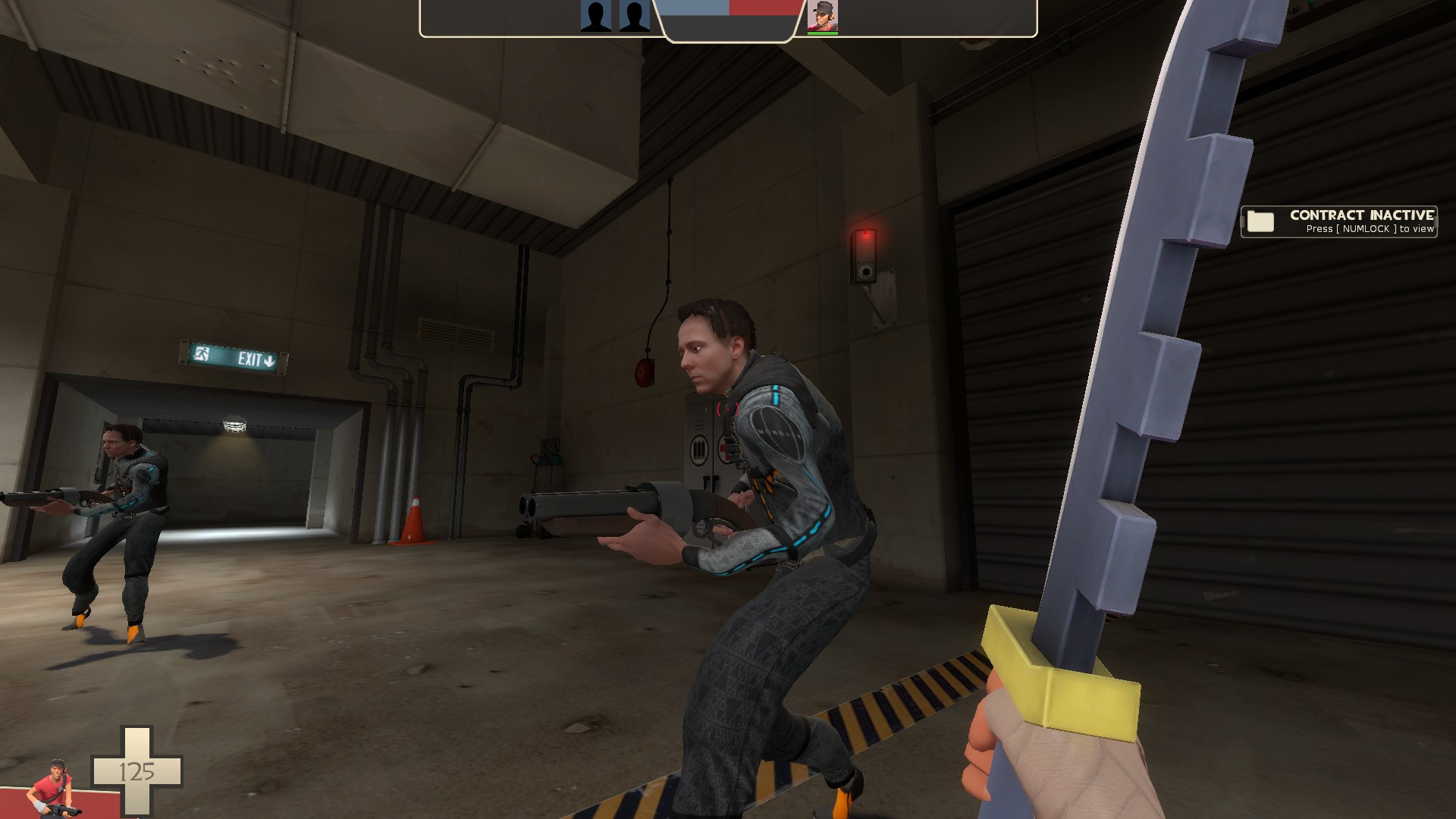Click the folder icon on the contract notification
The image size is (1456, 819).
click(x=1259, y=222)
